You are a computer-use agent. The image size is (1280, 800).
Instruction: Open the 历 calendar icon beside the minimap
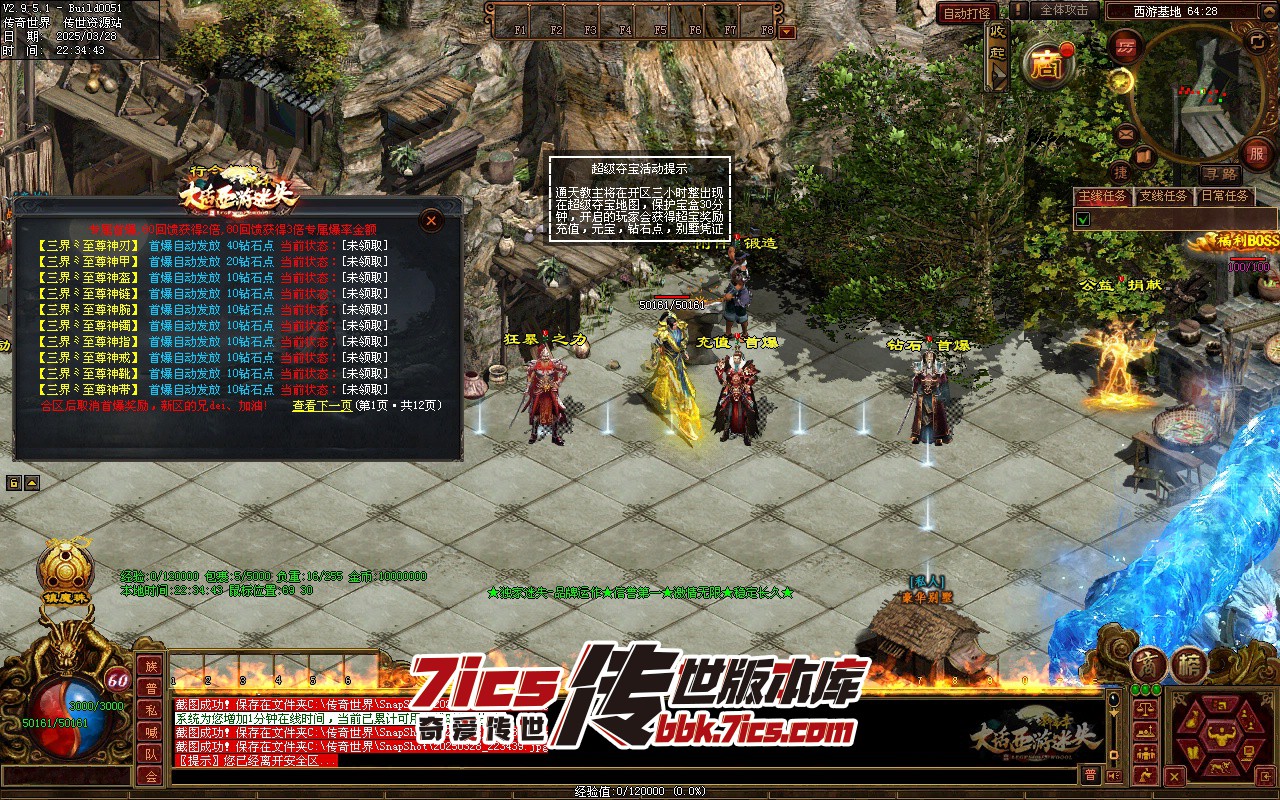coord(1127,46)
